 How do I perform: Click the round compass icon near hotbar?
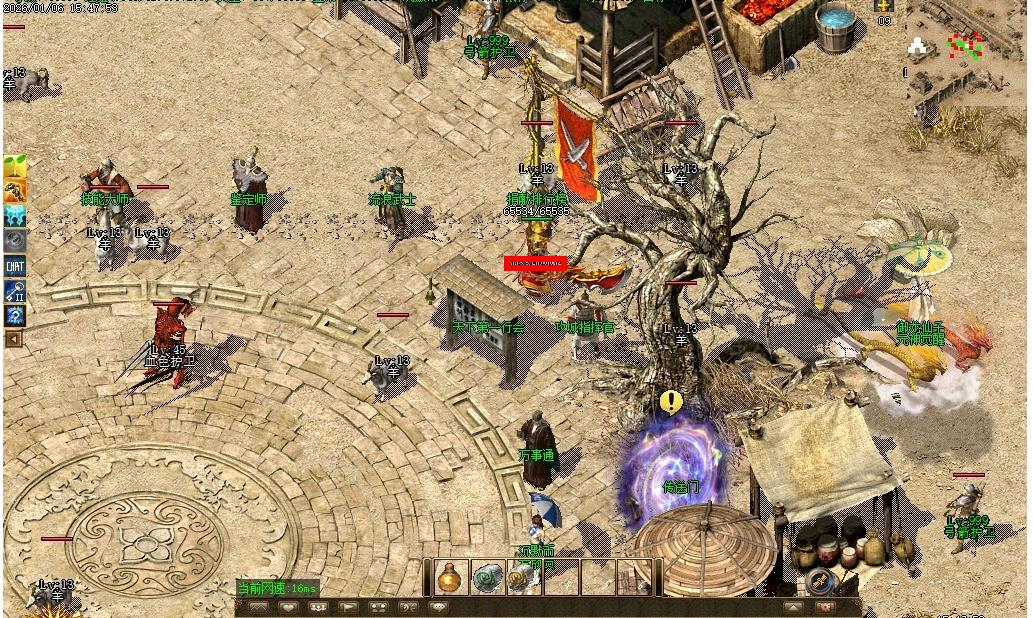point(822,580)
